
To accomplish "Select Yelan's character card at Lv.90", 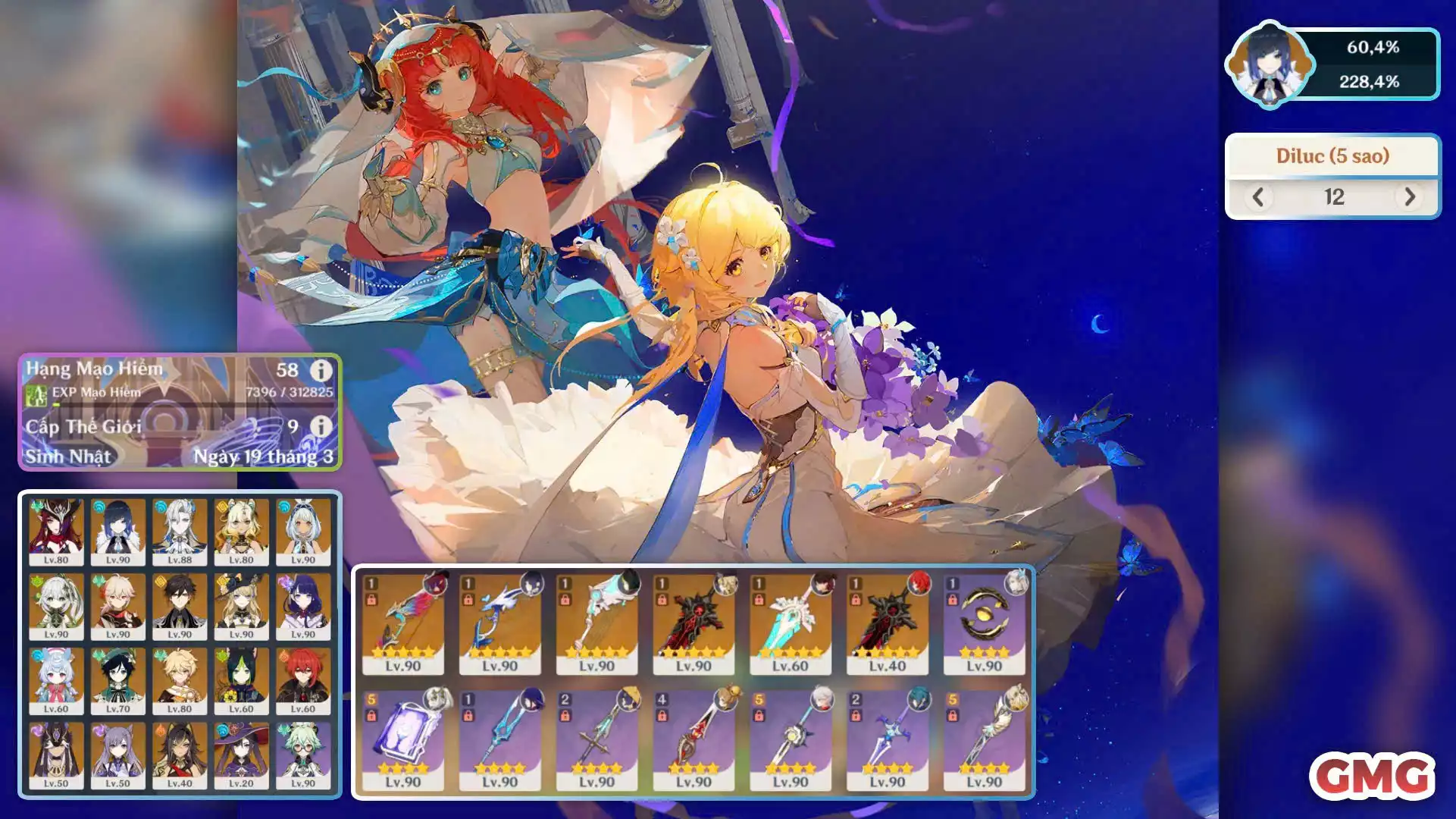I will (x=118, y=531).
